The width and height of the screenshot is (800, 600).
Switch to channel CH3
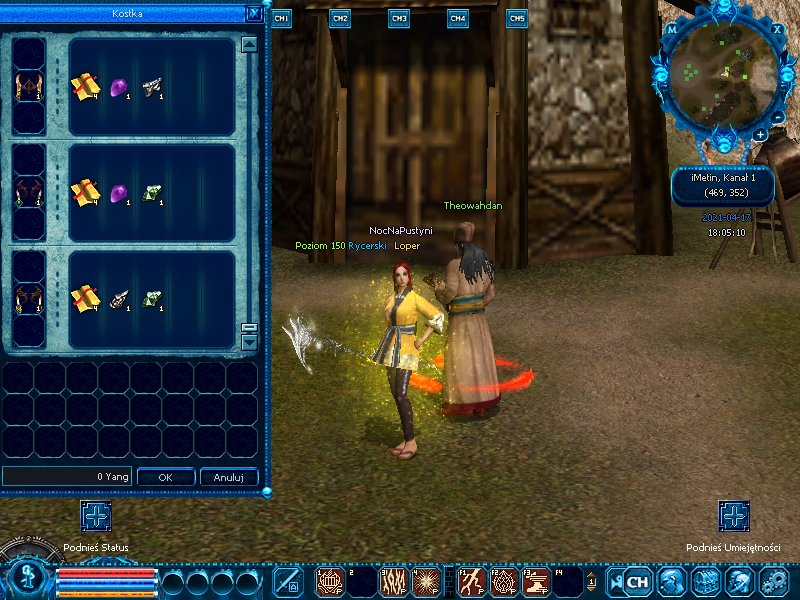click(x=399, y=19)
